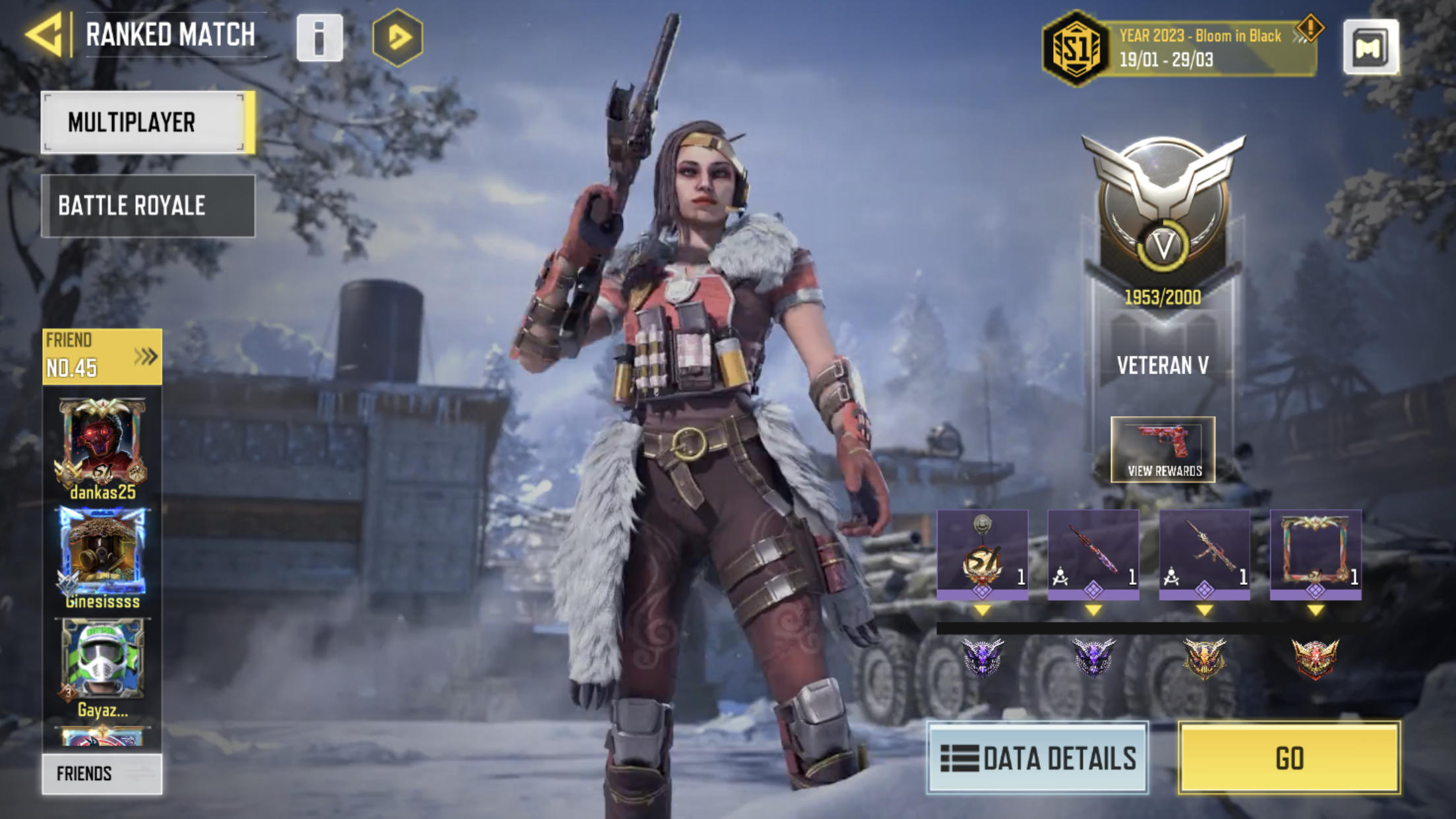Click the Veteran V rank emblem
Image resolution: width=1456 pixels, height=819 pixels.
[x=1163, y=211]
